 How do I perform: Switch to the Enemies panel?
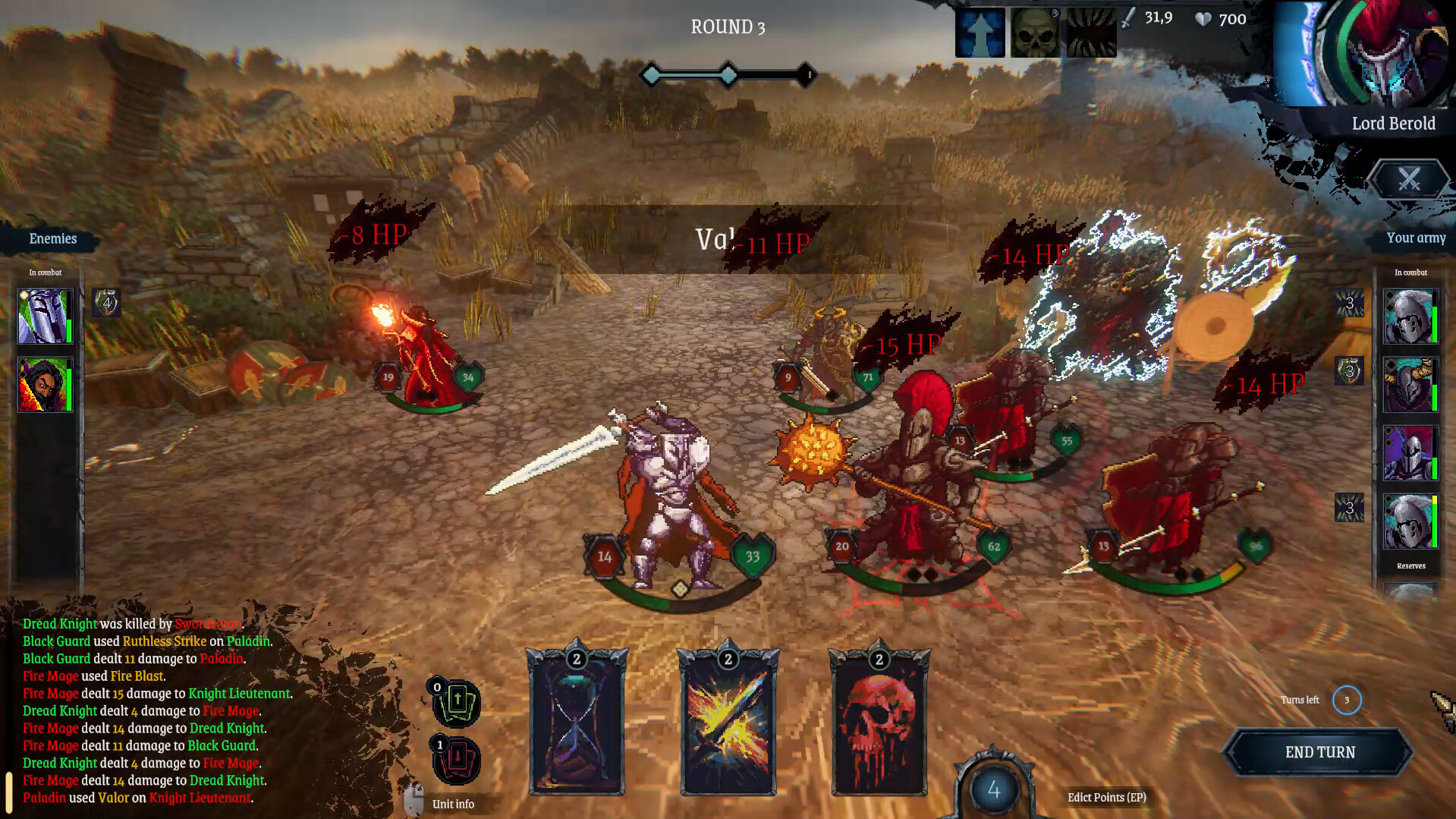tap(52, 238)
